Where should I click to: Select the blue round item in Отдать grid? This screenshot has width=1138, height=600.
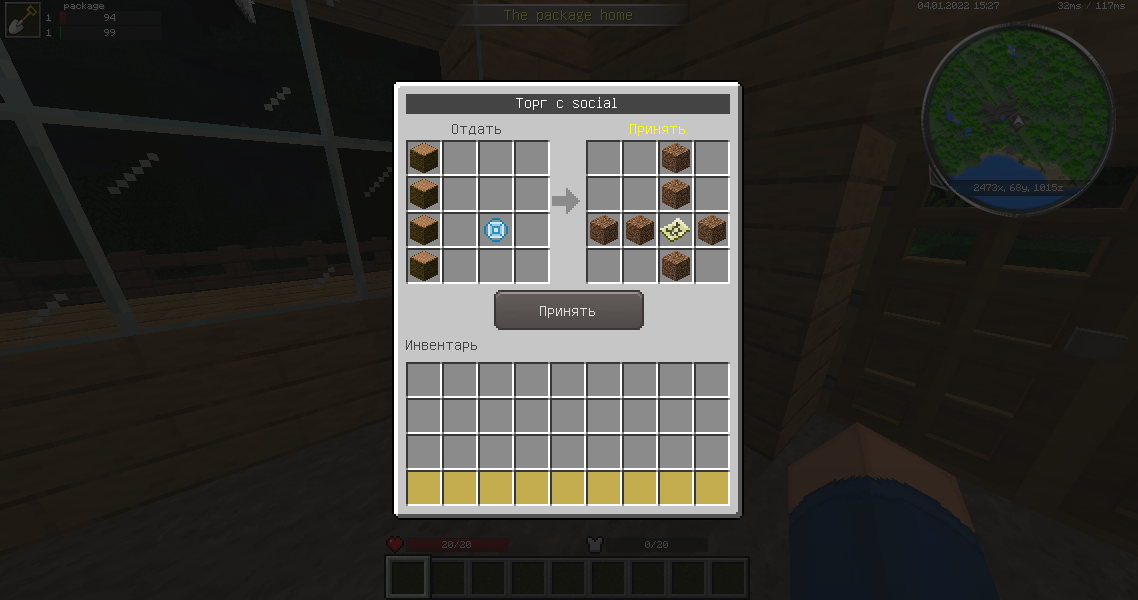496,230
